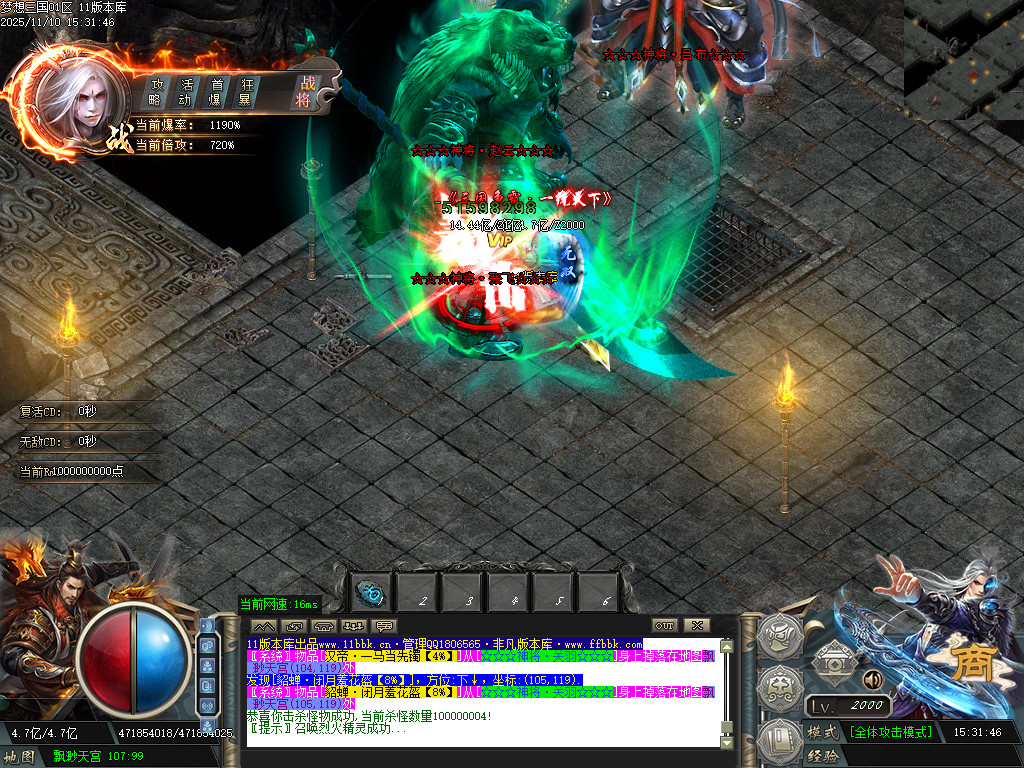Open the 攻略 strategy guide button
The width and height of the screenshot is (1024, 768).
coord(155,92)
